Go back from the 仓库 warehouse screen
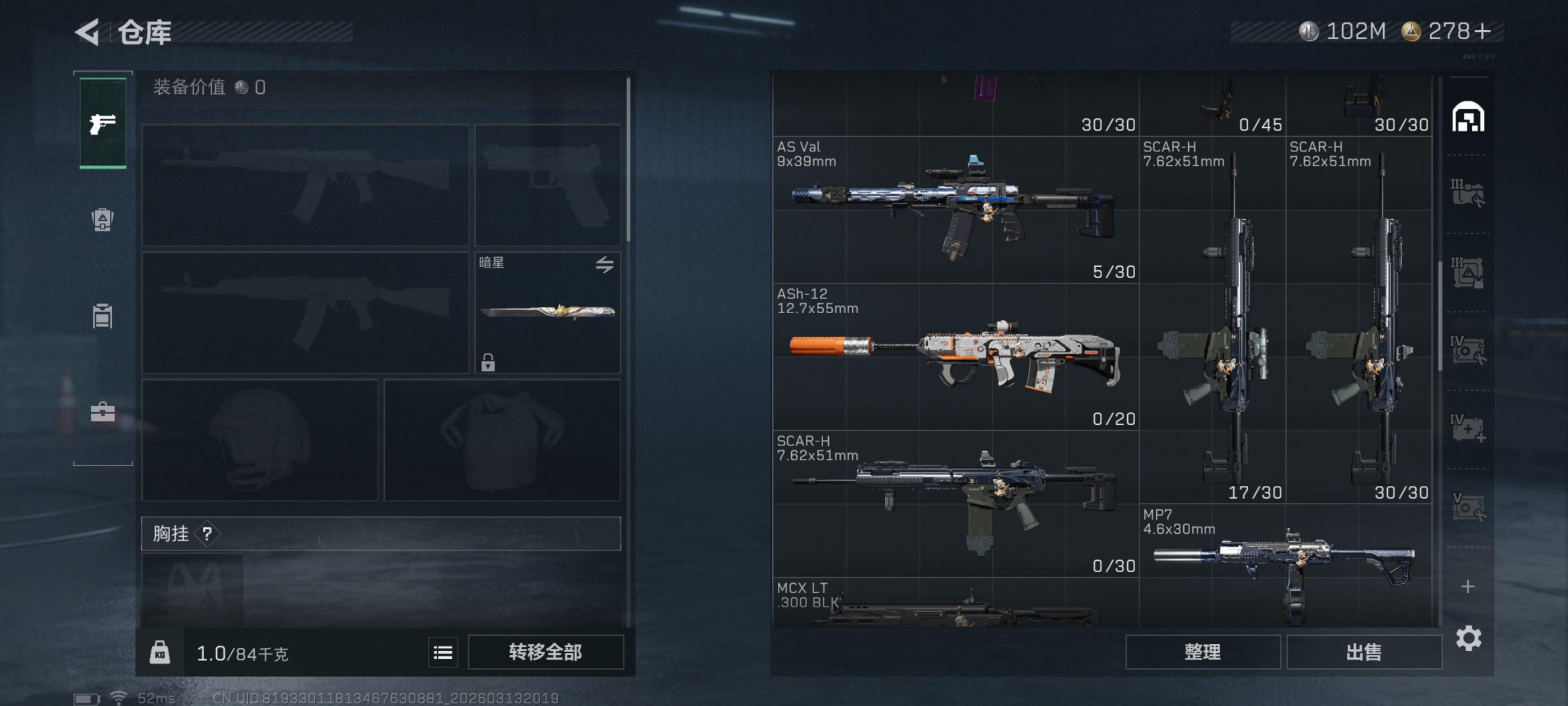This screenshot has width=1568, height=706. point(88,32)
